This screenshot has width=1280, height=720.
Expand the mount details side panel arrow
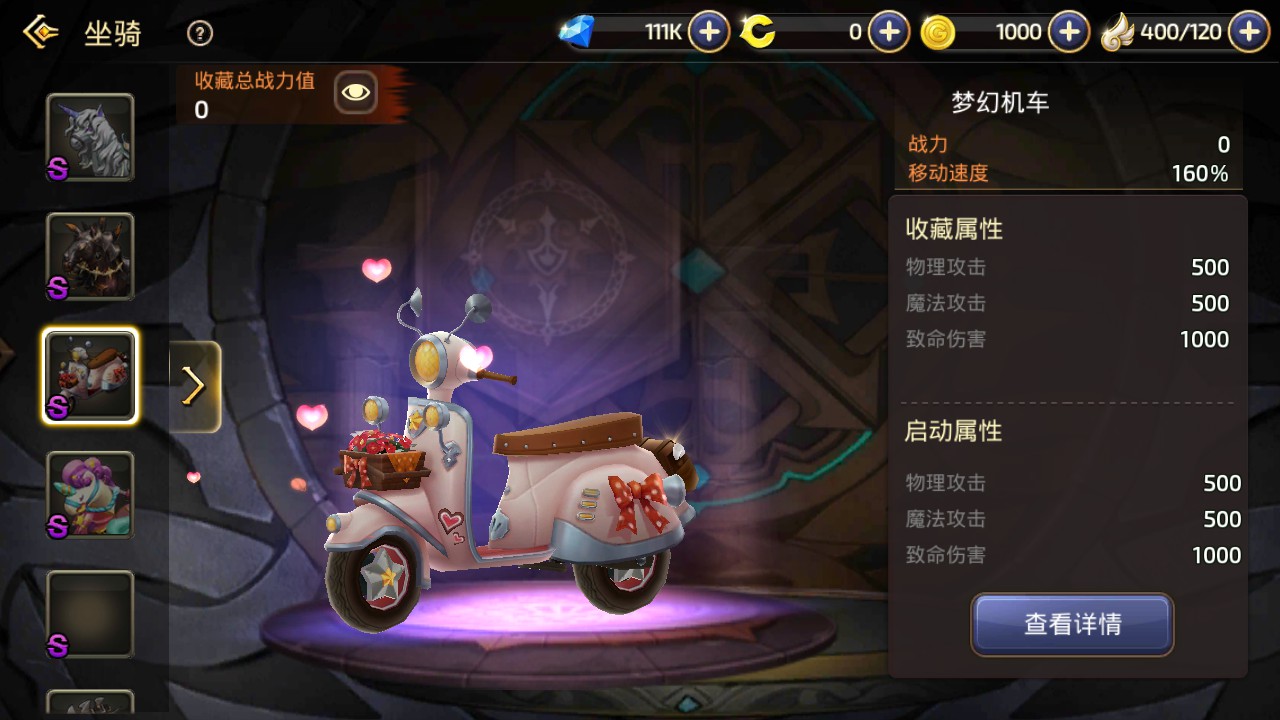(x=194, y=385)
